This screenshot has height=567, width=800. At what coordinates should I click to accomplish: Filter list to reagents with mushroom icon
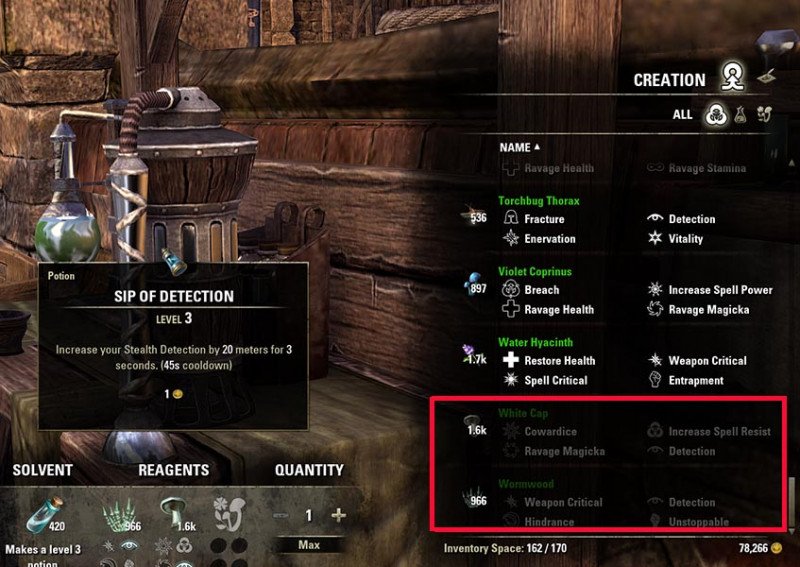coord(765,114)
